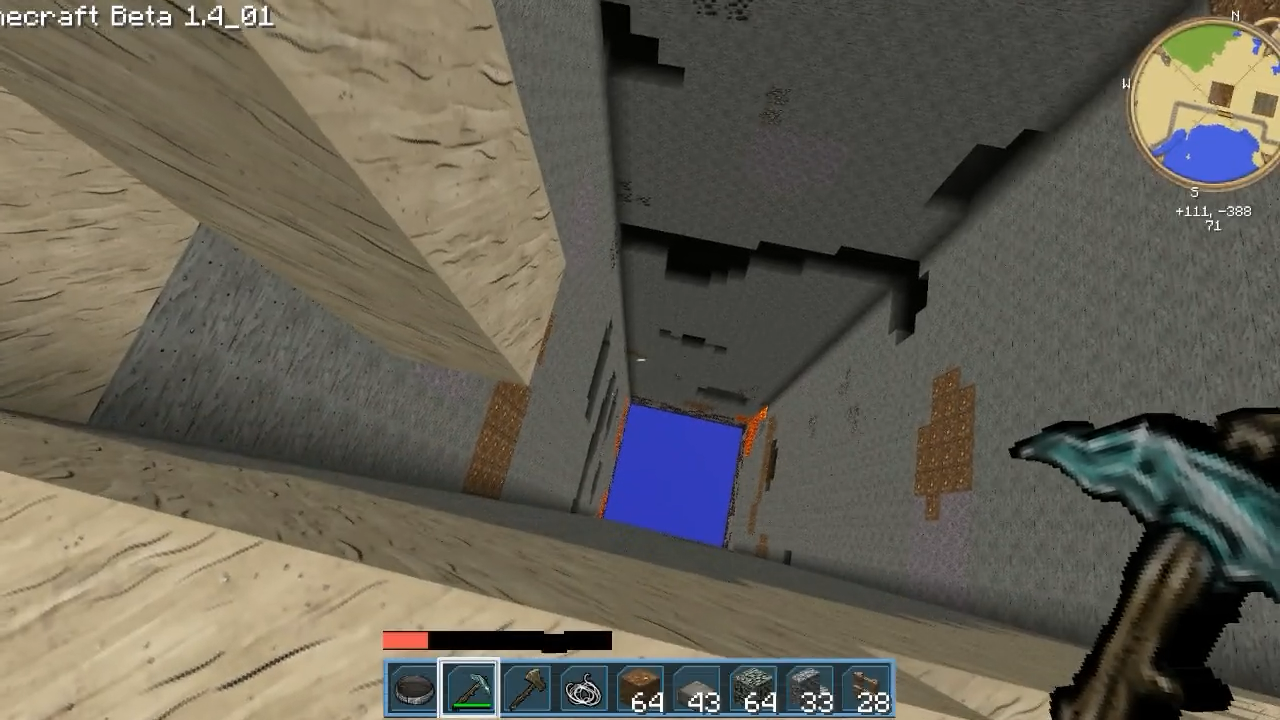
Task: Choose the cobblestone block stack of 64
Action: (x=753, y=689)
